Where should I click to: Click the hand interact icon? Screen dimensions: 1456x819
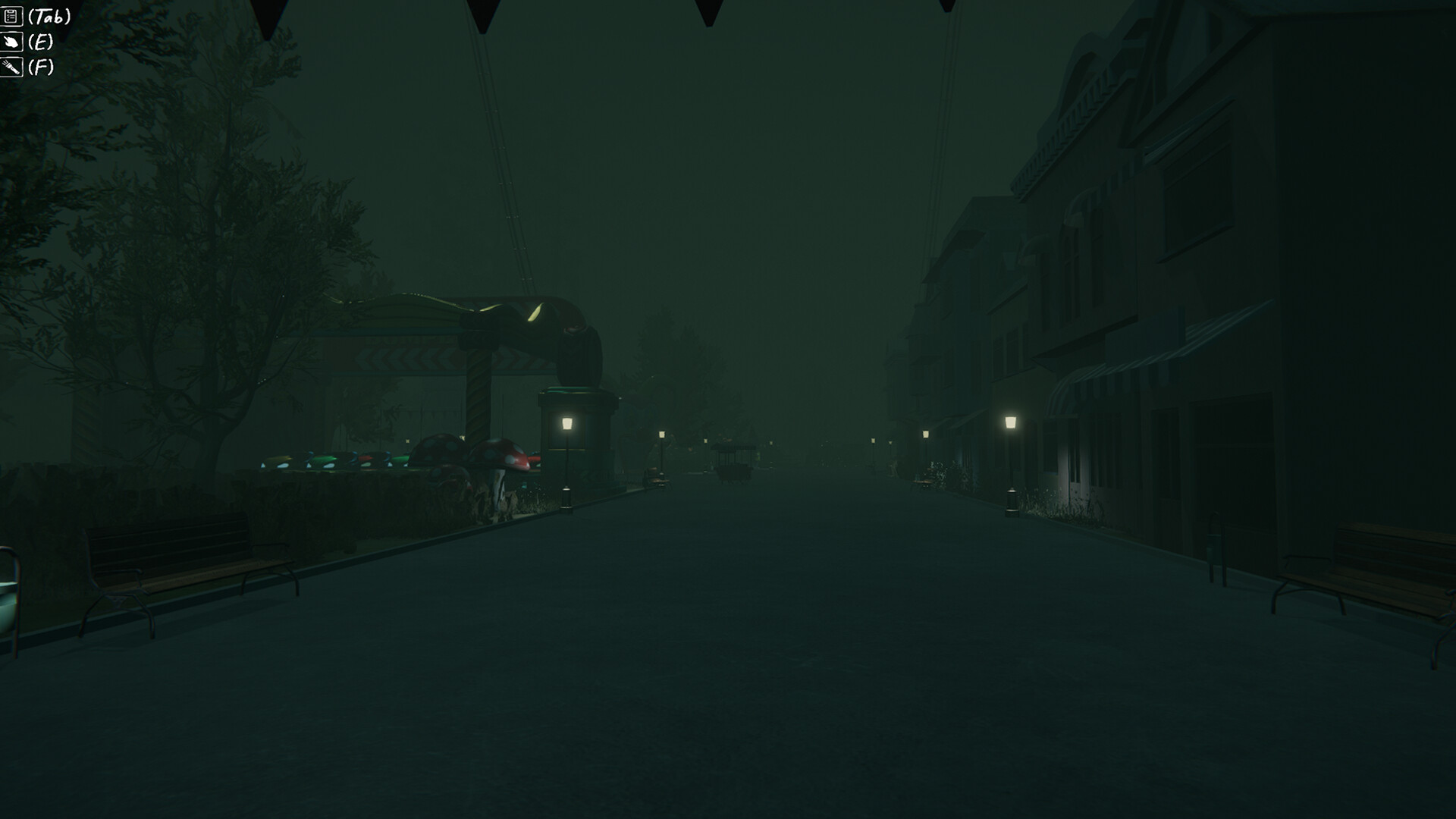click(11, 42)
